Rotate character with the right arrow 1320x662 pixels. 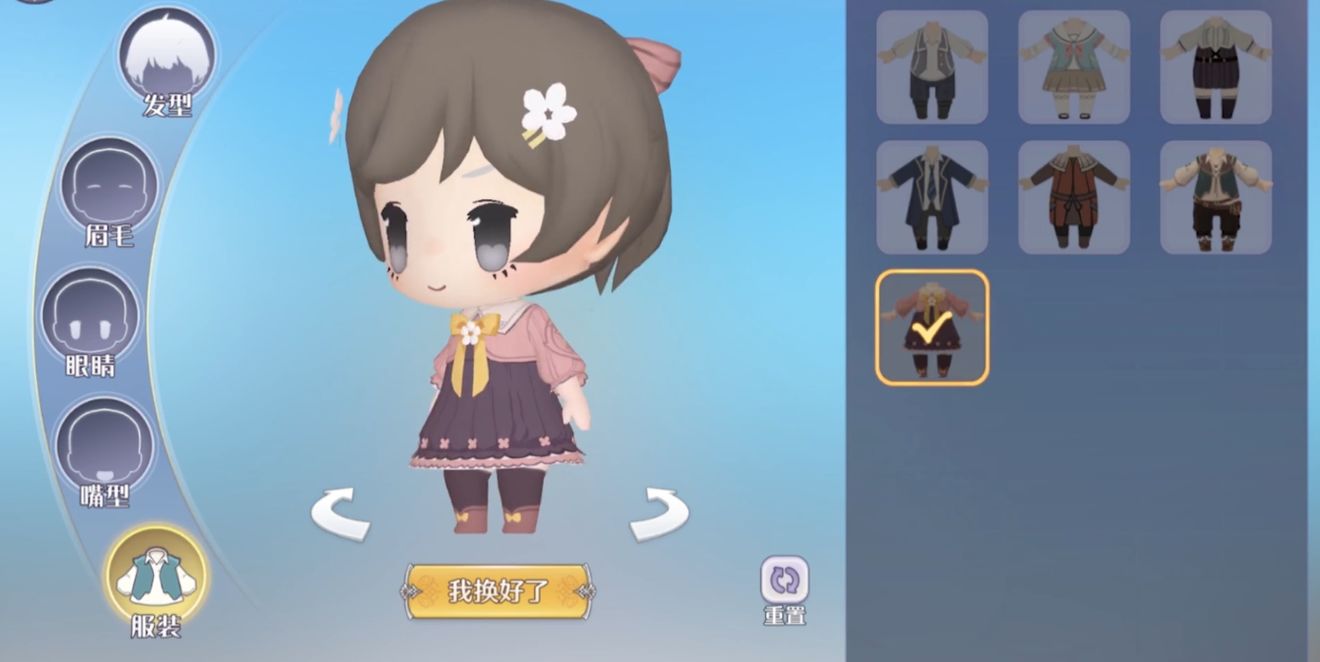[659, 513]
